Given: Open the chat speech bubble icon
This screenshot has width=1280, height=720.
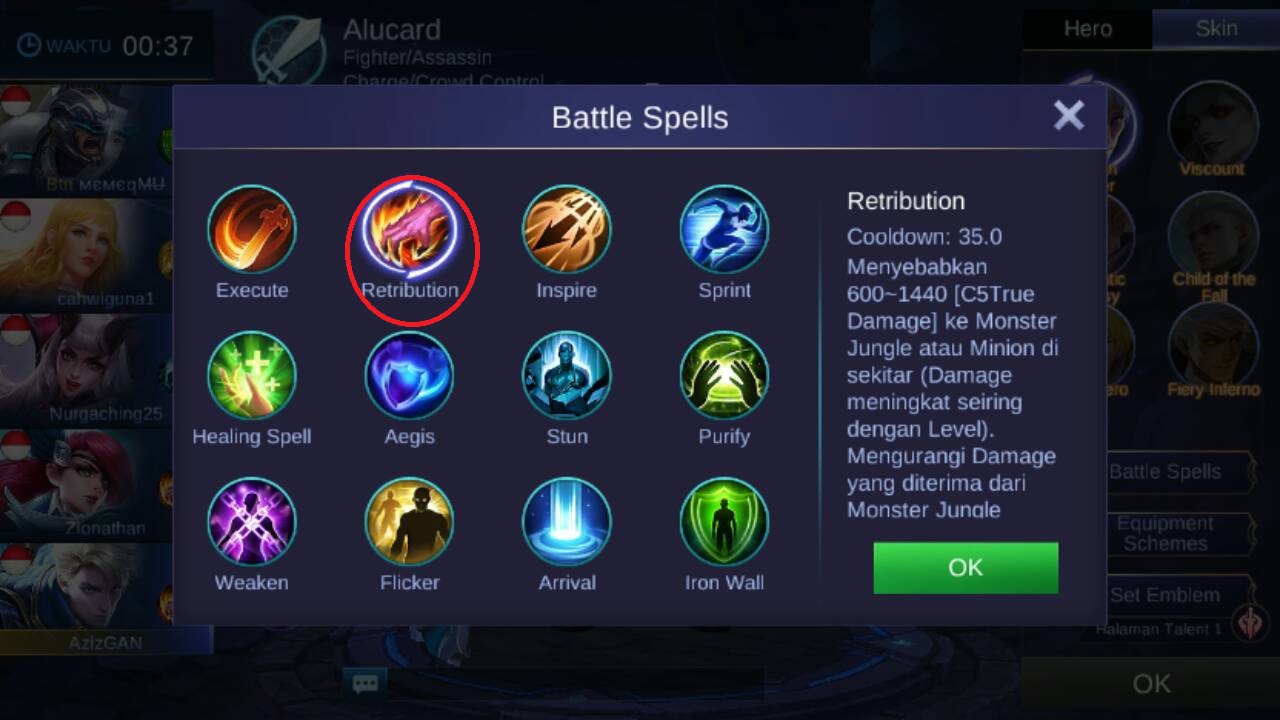Looking at the screenshot, I should point(365,684).
